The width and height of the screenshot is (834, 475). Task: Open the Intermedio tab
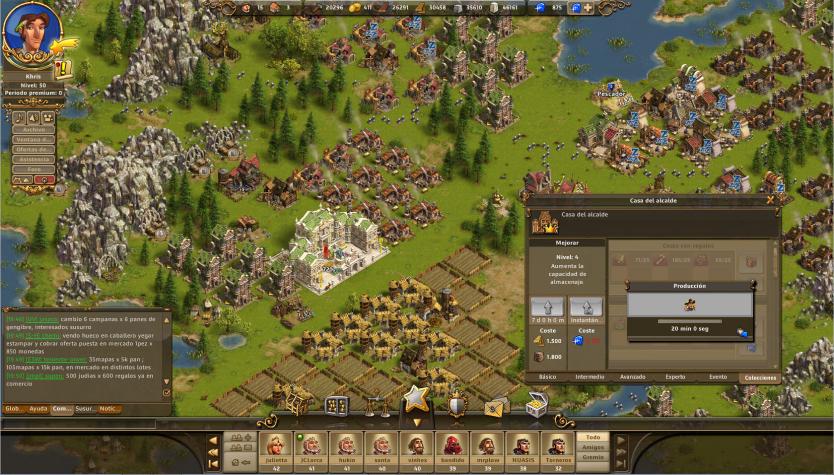pyautogui.click(x=590, y=377)
